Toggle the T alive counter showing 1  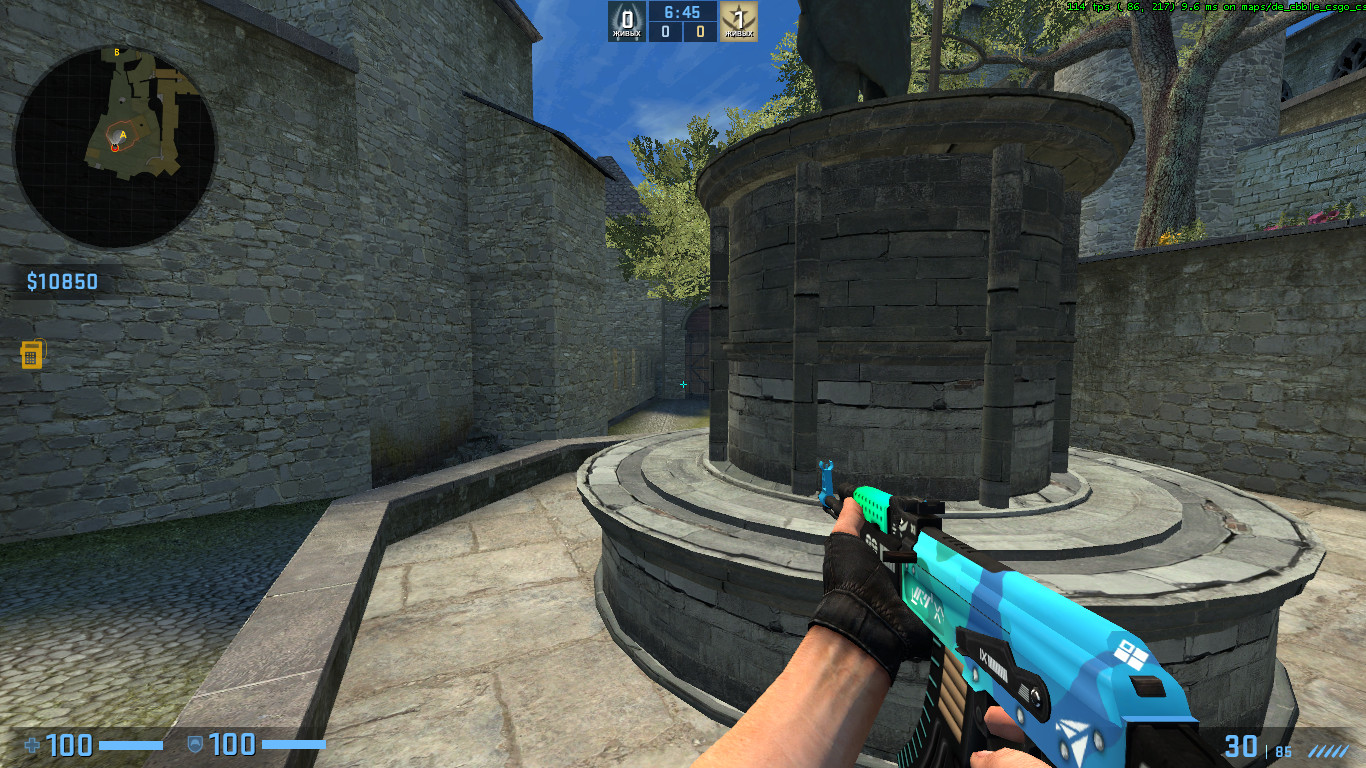coord(739,15)
